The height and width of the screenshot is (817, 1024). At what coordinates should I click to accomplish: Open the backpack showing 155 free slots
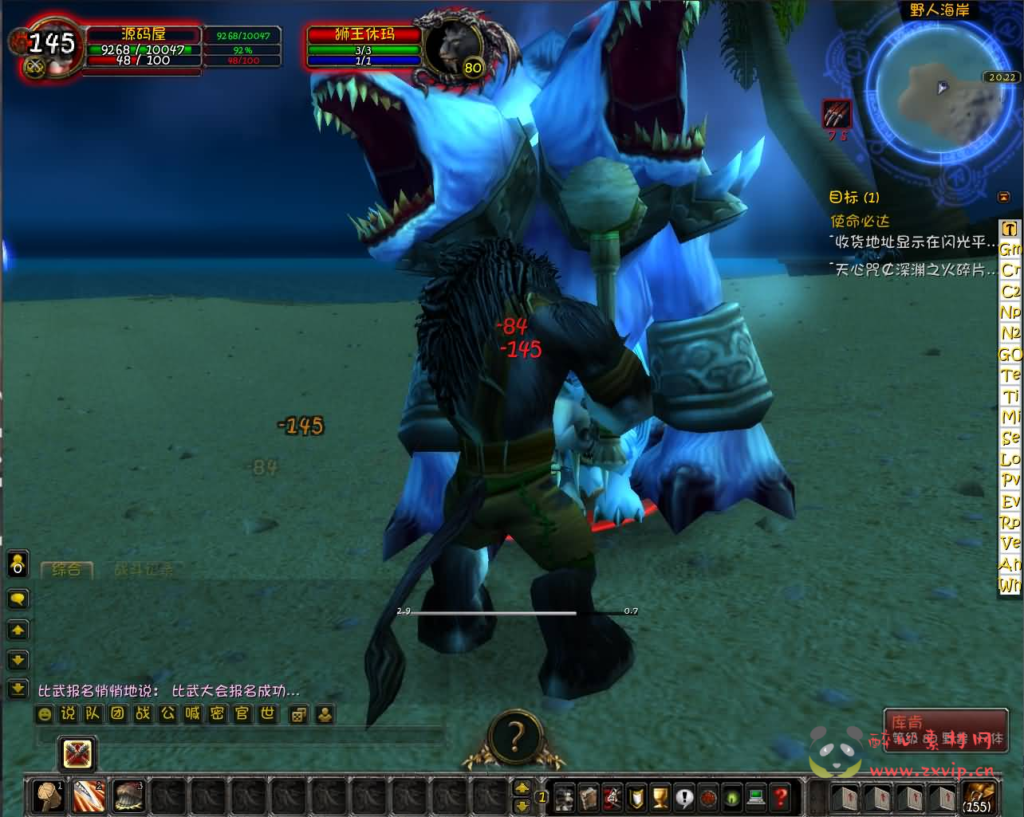click(978, 796)
